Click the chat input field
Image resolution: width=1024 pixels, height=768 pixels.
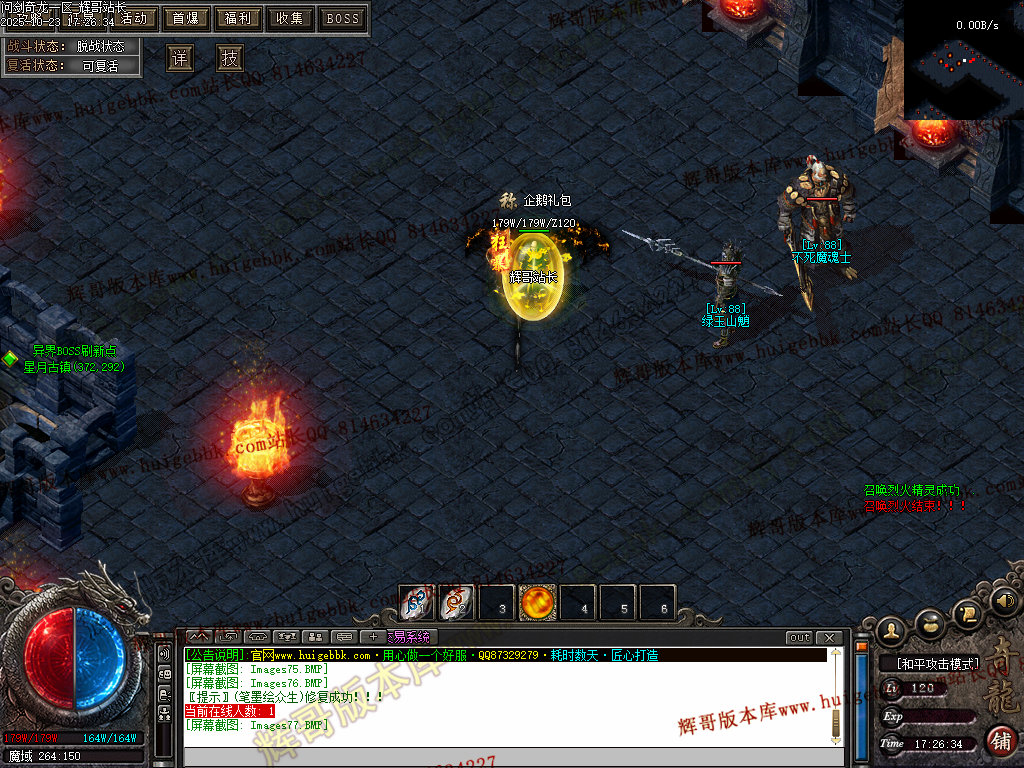505,757
